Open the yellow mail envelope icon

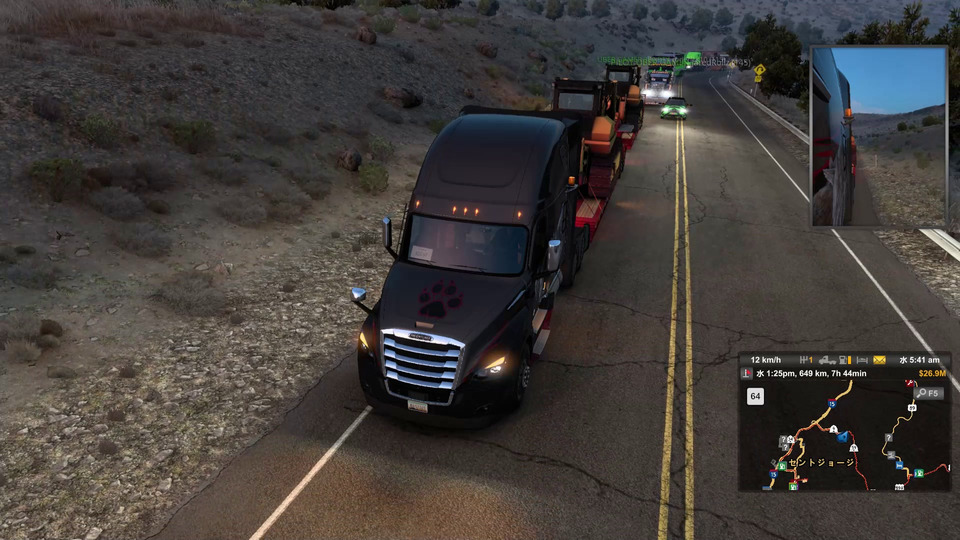coord(879,360)
